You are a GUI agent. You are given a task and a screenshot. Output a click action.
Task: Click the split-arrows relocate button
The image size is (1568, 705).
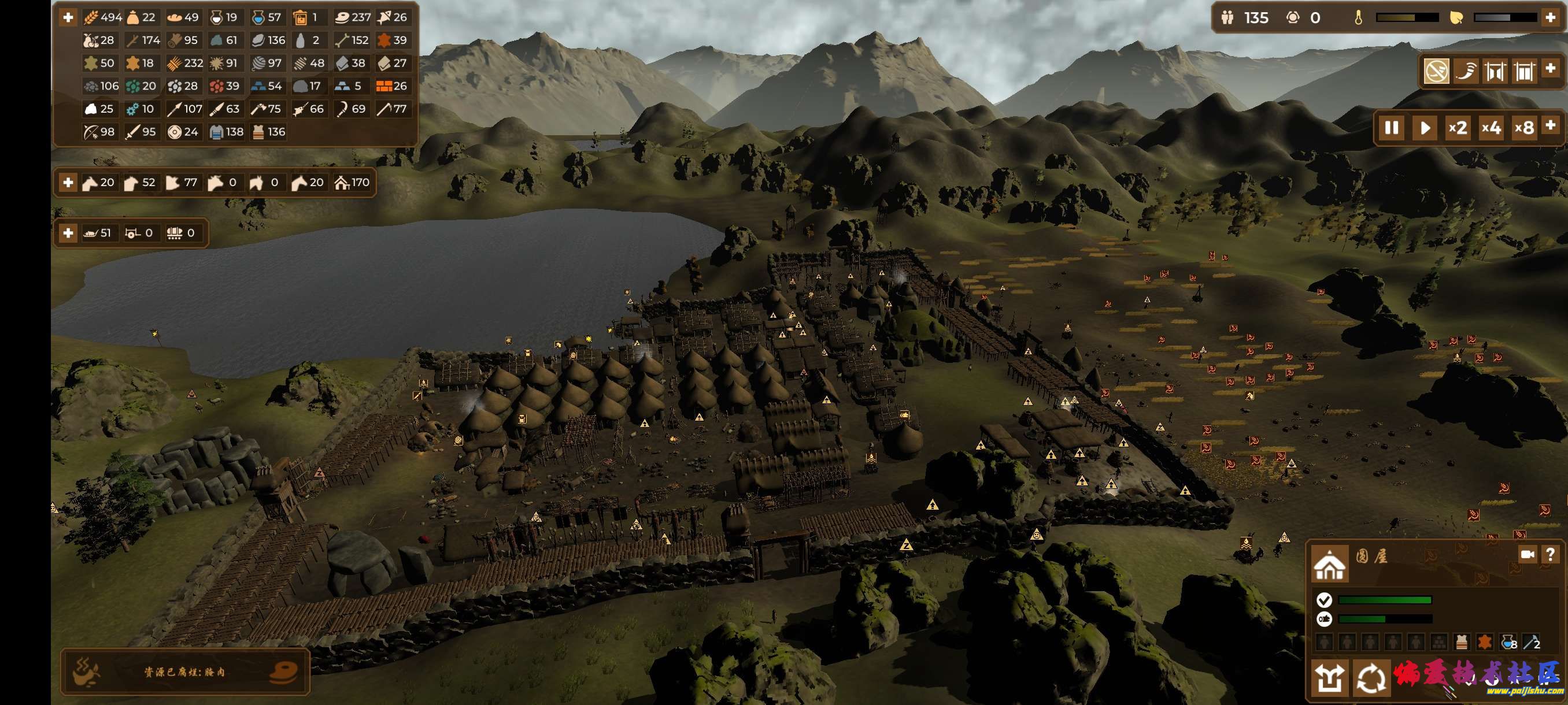point(1329,678)
